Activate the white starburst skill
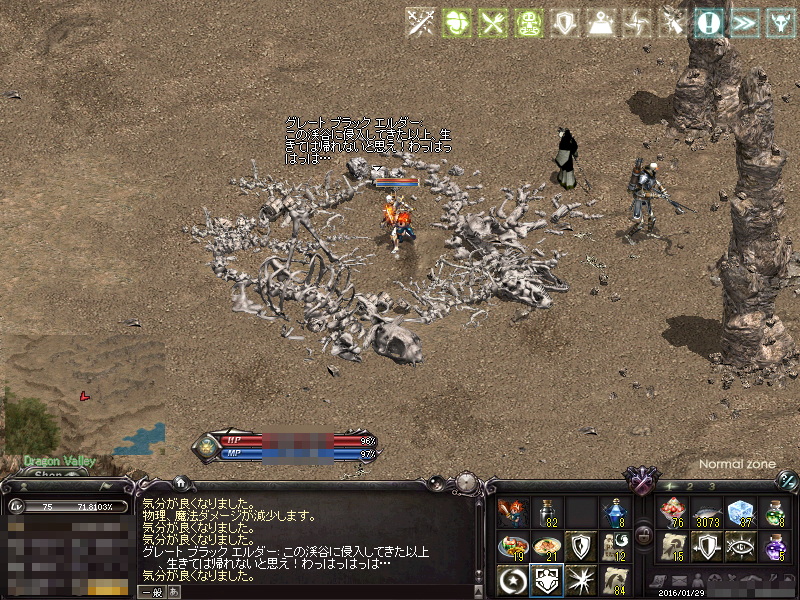Viewport: 800px width, 600px height. pyautogui.click(x=580, y=580)
